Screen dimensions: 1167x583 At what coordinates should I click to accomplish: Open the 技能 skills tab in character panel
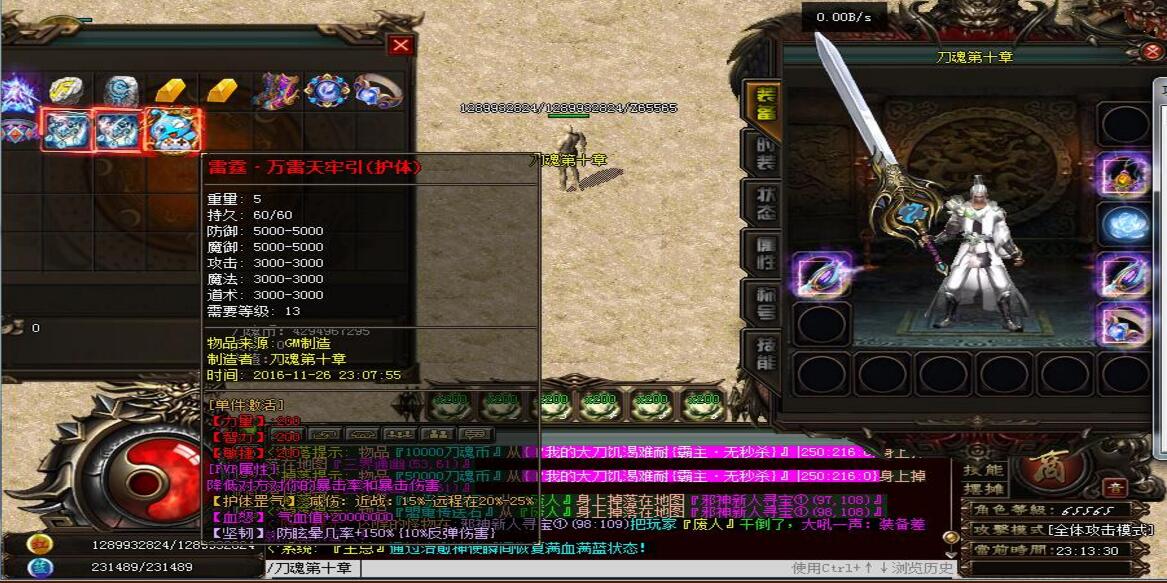(763, 352)
